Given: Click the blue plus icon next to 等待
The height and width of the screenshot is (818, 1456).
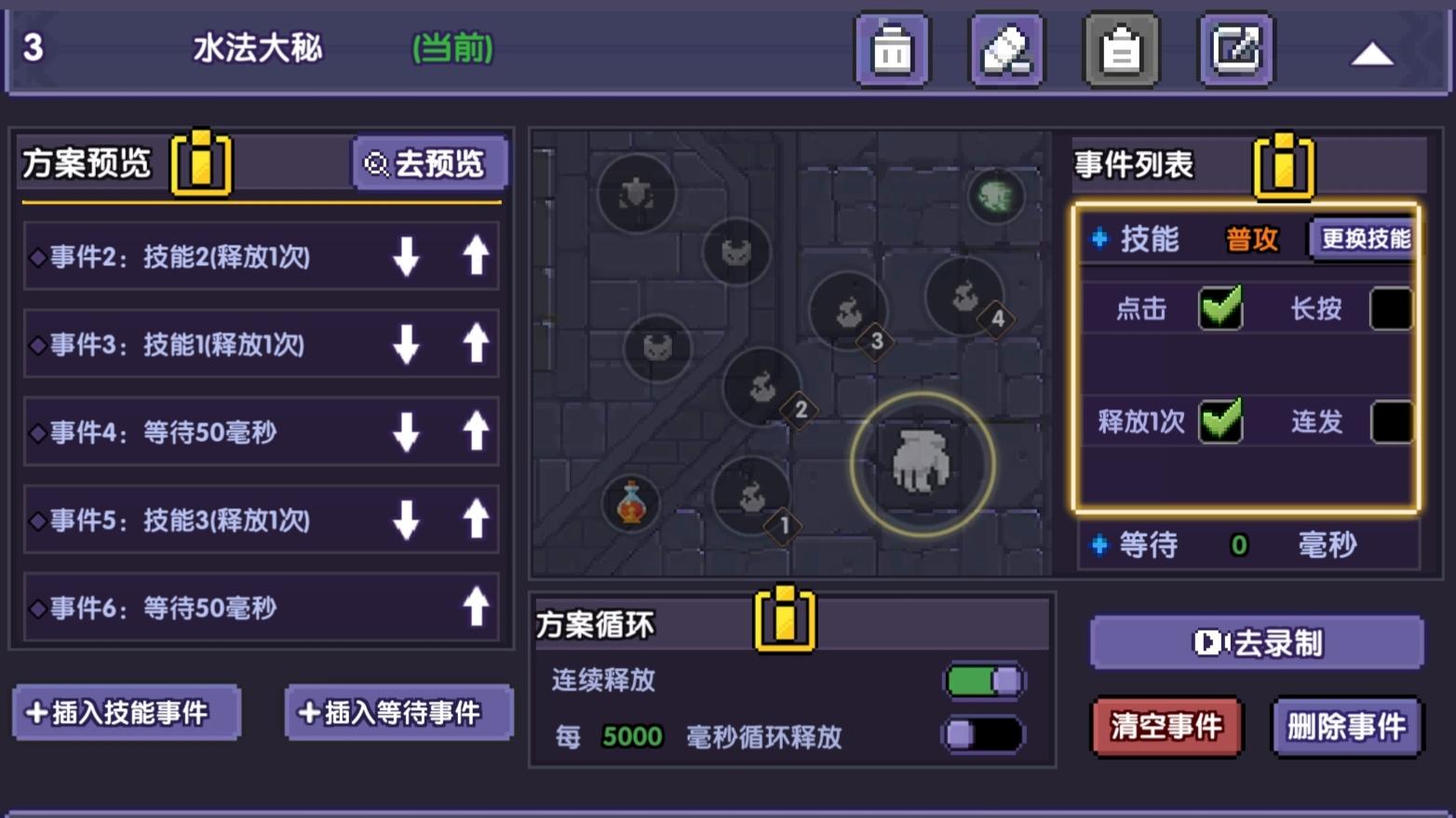Looking at the screenshot, I should coord(1099,546).
